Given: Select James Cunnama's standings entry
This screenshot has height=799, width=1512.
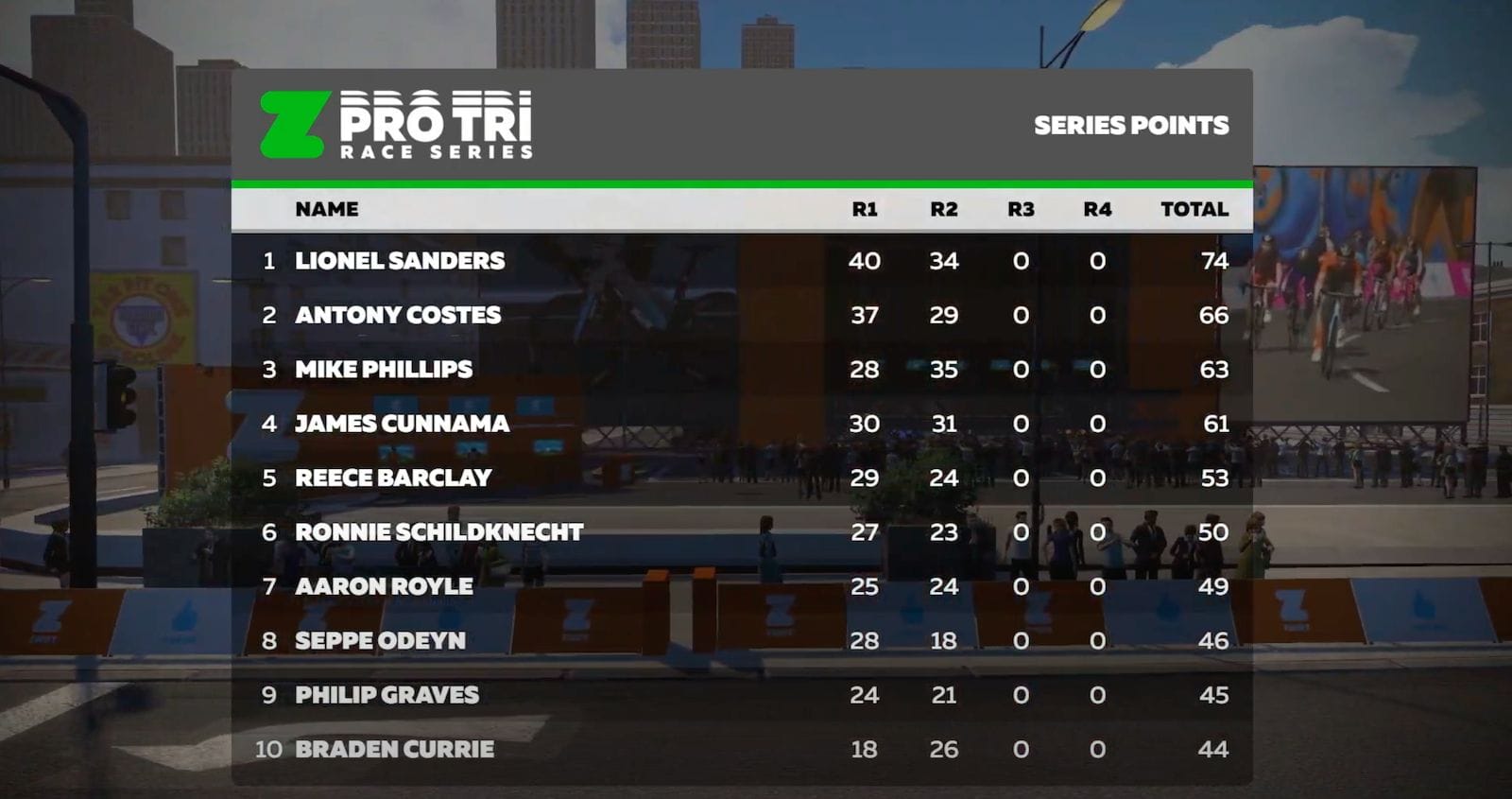Looking at the screenshot, I should [x=402, y=424].
